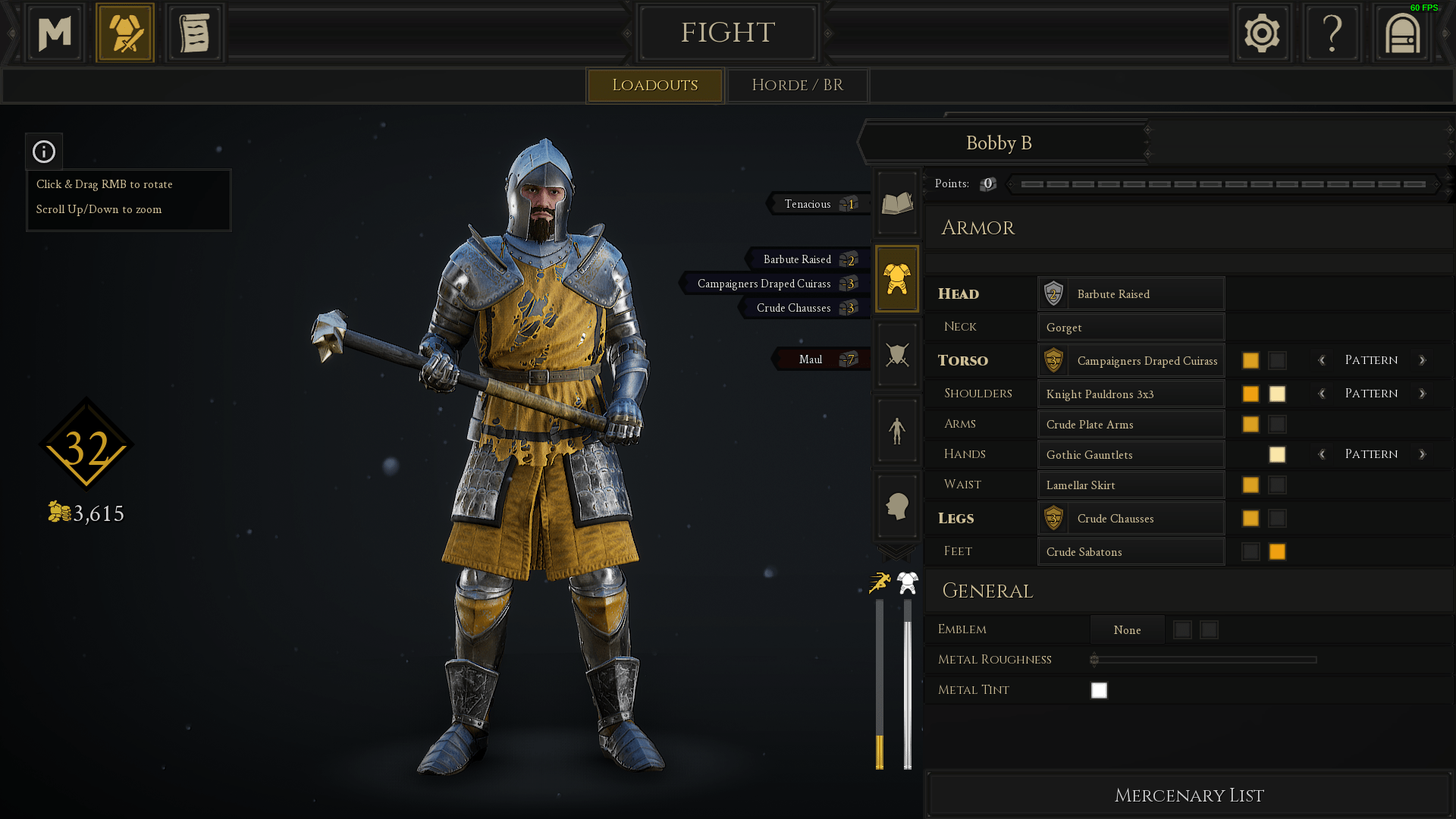Image resolution: width=1456 pixels, height=819 pixels.
Task: Switch to the Horde / BR tab
Action: coord(797,85)
